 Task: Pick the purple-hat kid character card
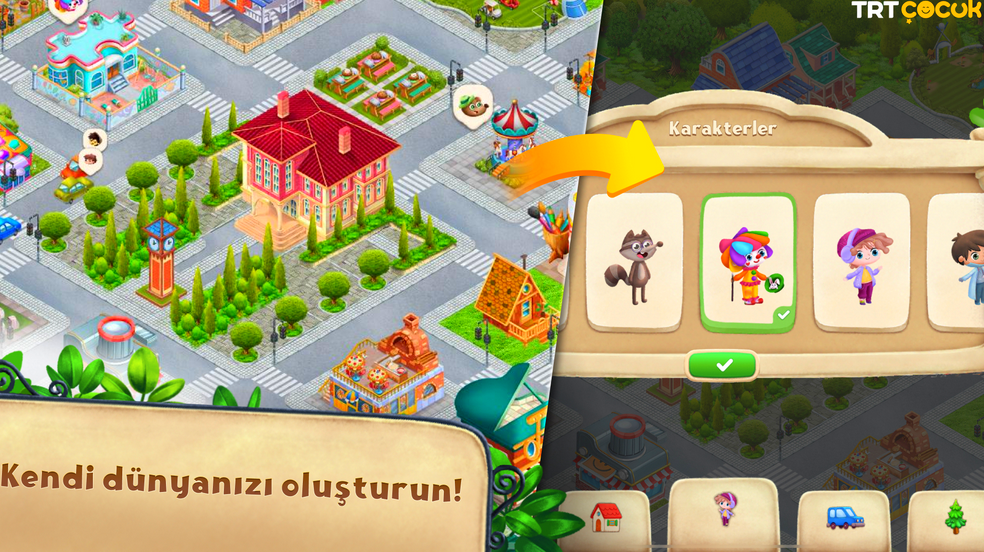point(861,262)
